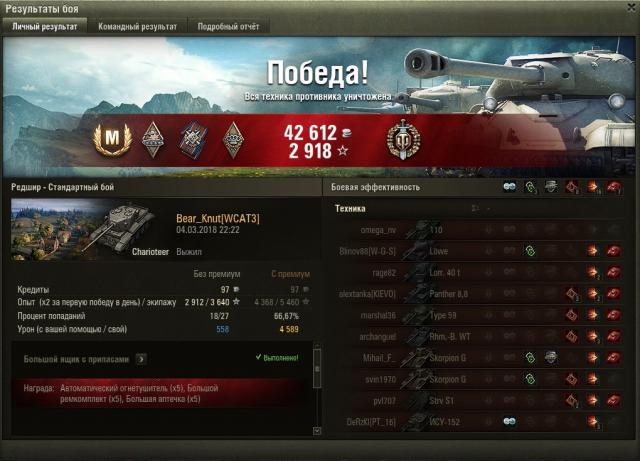Image resolution: width=640 pixels, height=461 pixels.
Task: Expand the Большой ящик с припасами mission arrow
Action: pyautogui.click(x=141, y=358)
